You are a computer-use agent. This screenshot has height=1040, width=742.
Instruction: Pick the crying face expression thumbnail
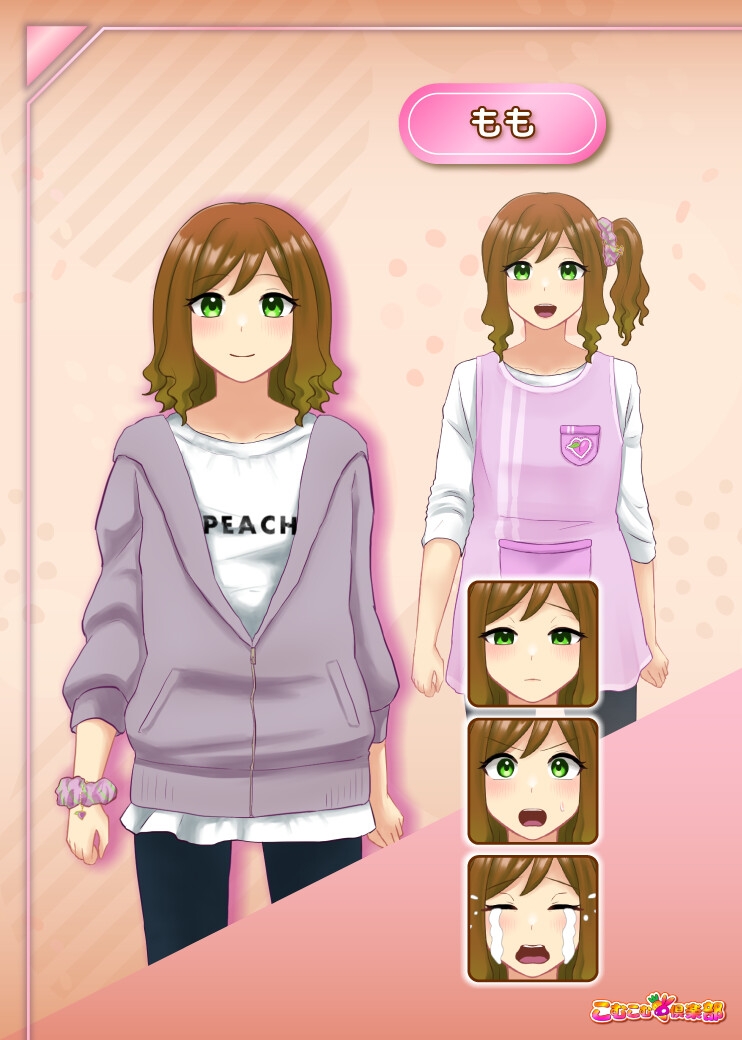(x=532, y=917)
